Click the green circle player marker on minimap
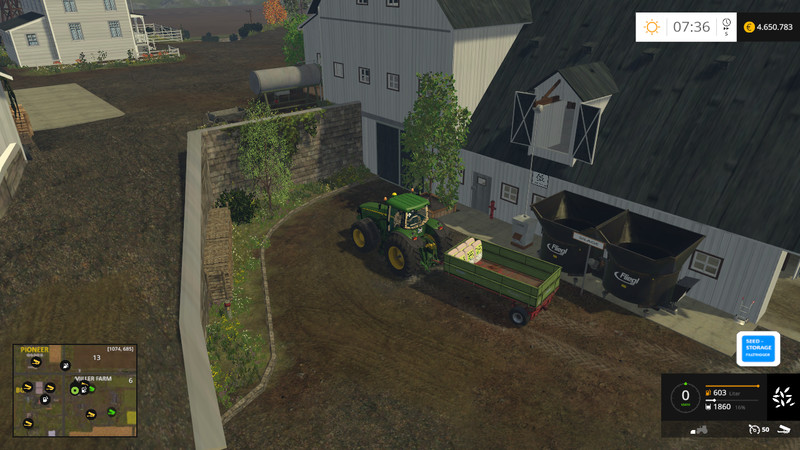The image size is (800, 450). (74, 389)
